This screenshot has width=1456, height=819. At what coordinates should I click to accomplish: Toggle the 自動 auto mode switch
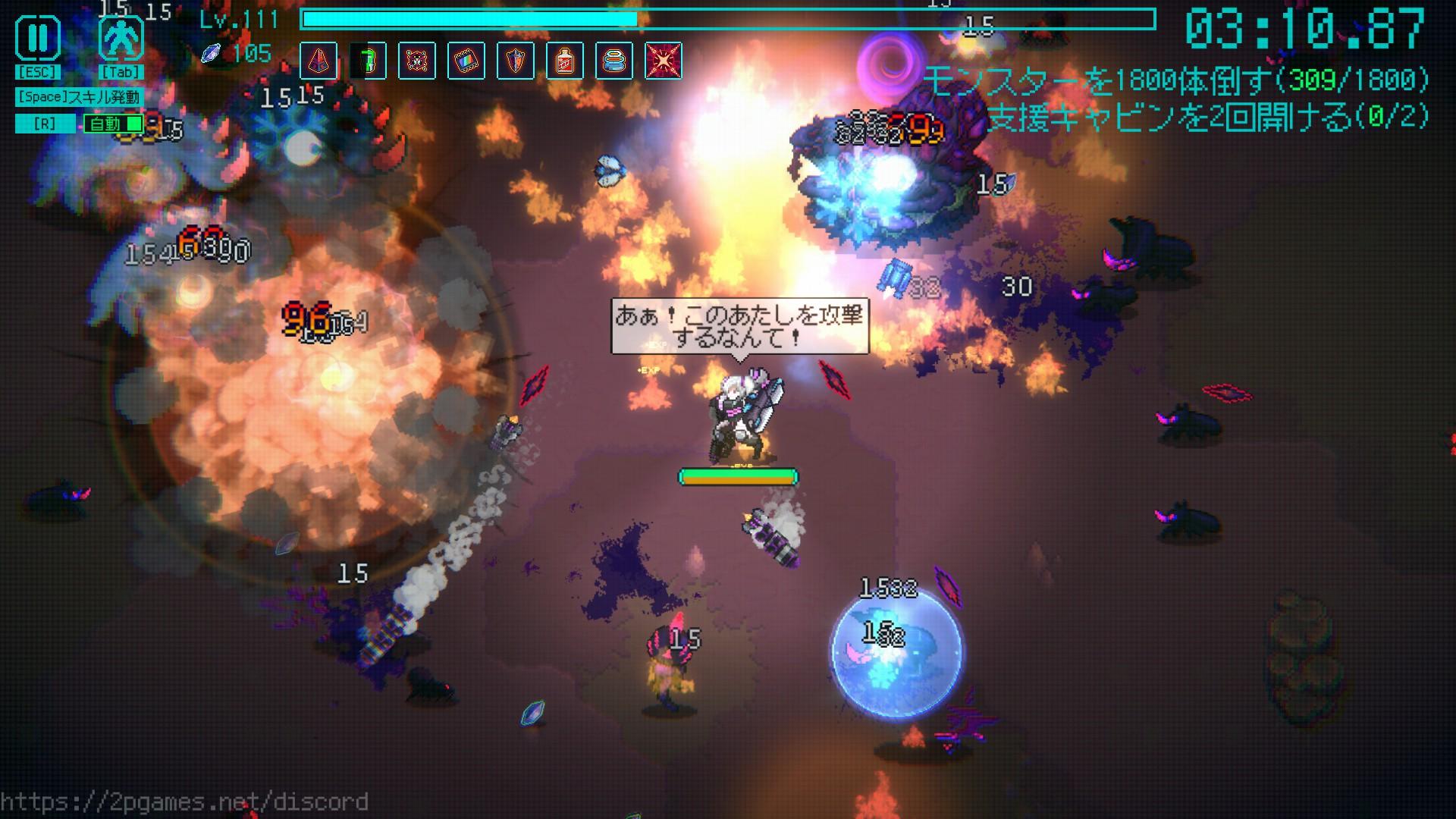[114, 124]
